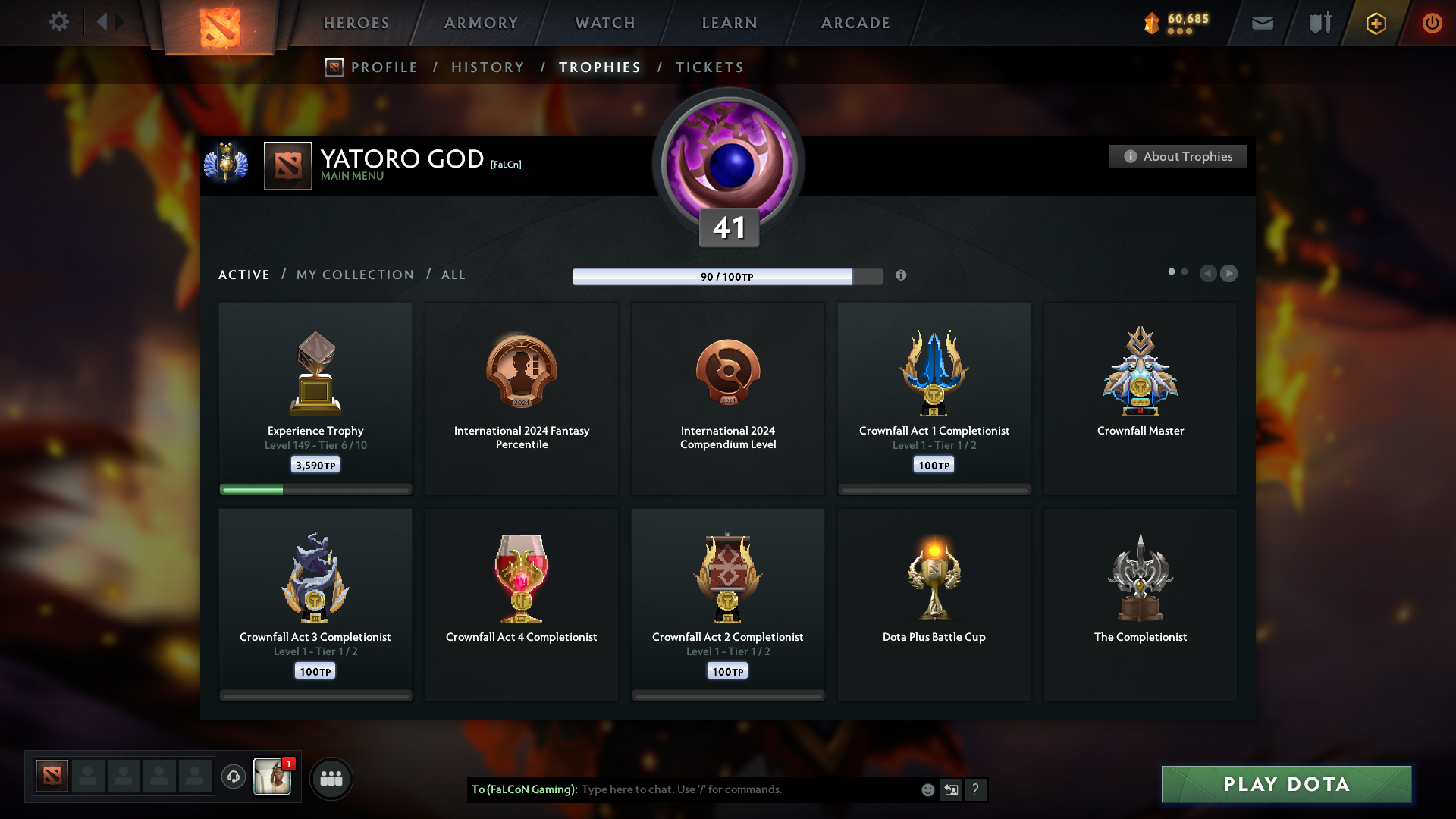This screenshot has height=819, width=1456.
Task: Click the About Trophies button
Action: (x=1178, y=156)
